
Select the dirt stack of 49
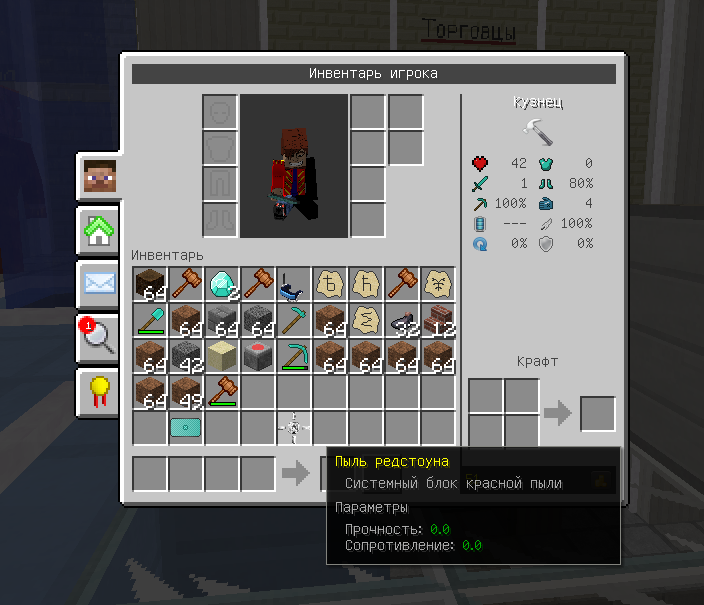click(186, 392)
